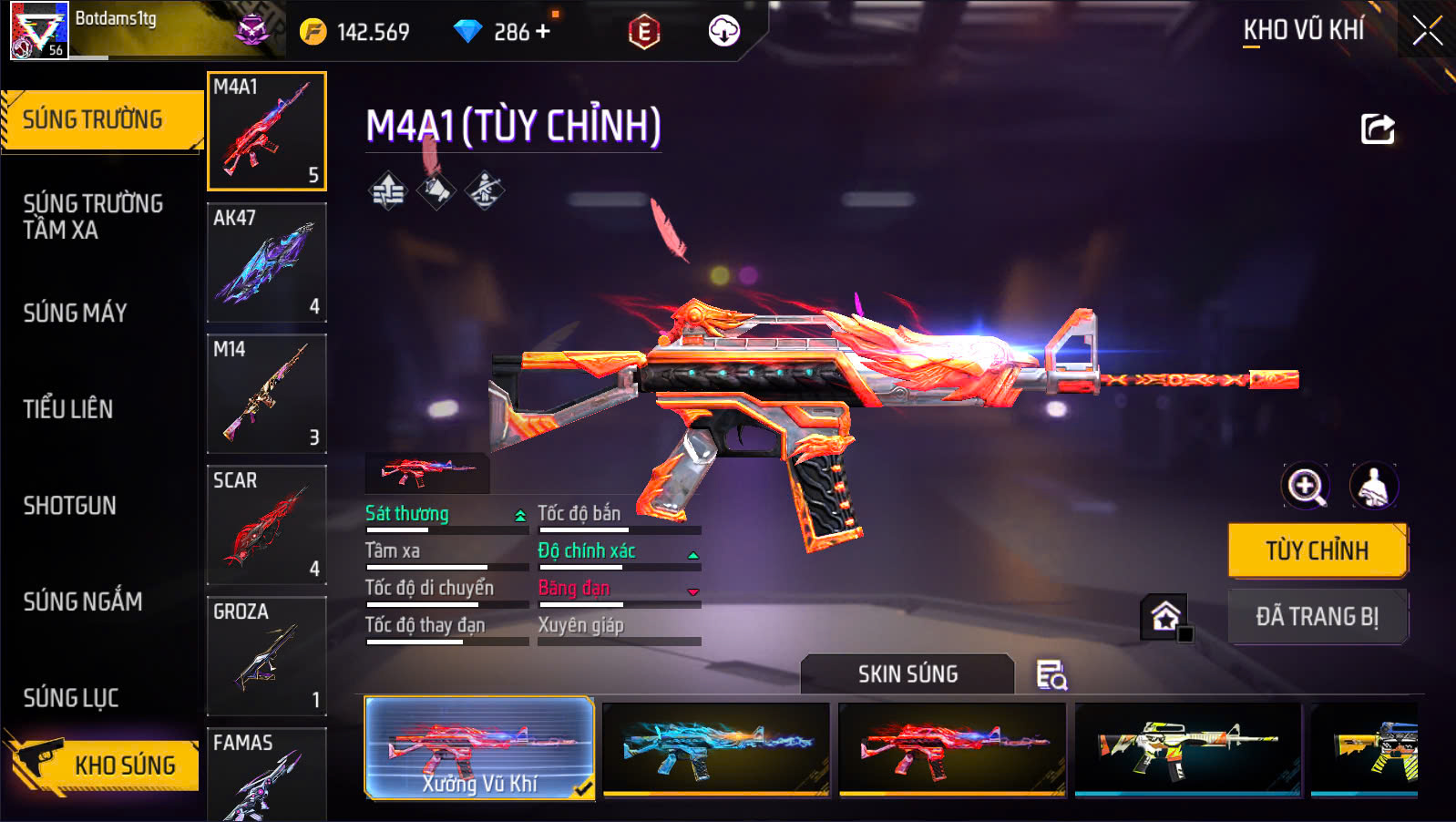Screen dimensions: 1456x822
Task: Close the weapon armory screen
Action: (1427, 32)
